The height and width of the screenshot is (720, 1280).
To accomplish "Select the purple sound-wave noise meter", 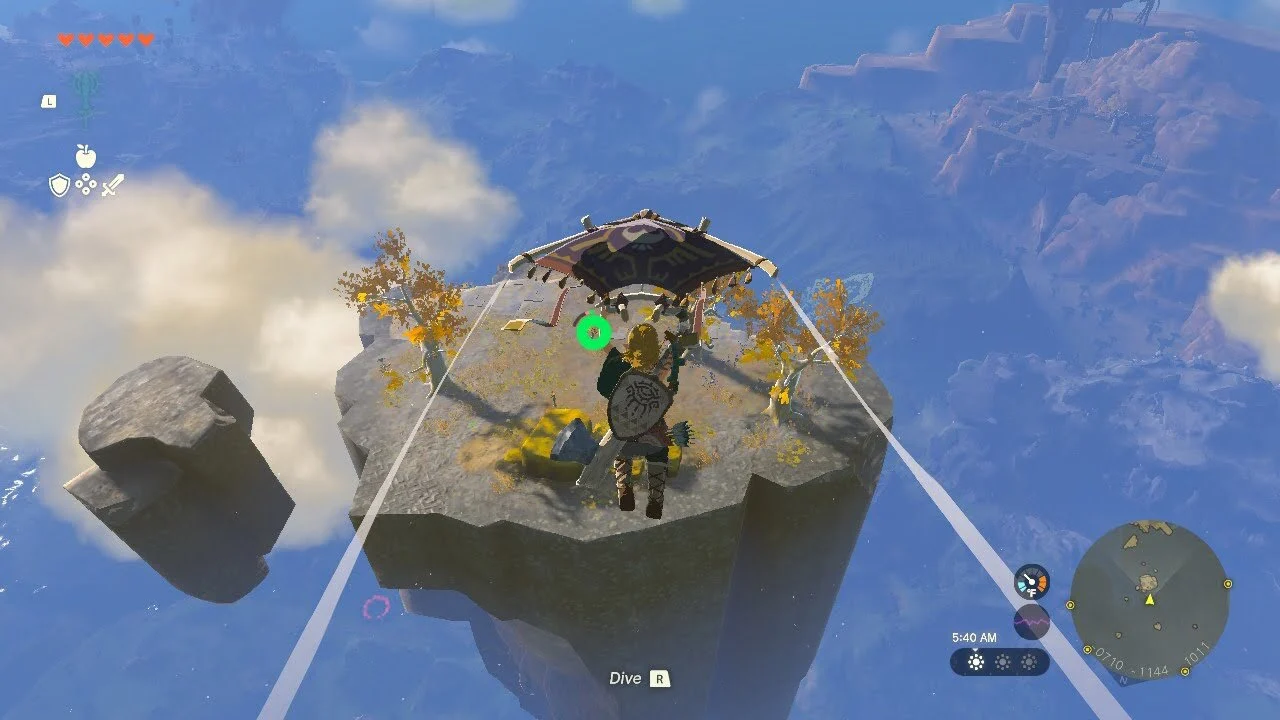I will 1031,622.
